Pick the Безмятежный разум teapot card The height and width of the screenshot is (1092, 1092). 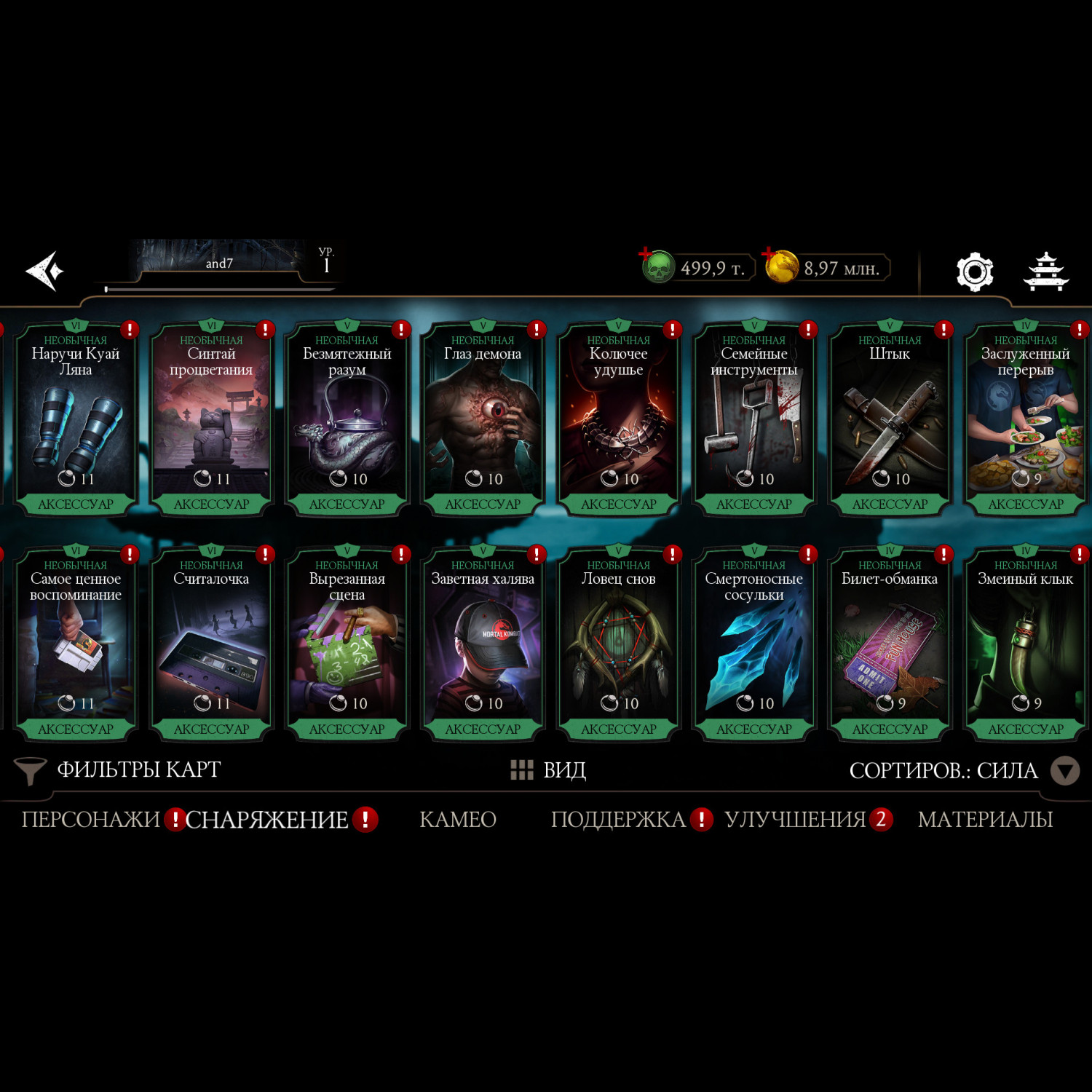click(347, 420)
